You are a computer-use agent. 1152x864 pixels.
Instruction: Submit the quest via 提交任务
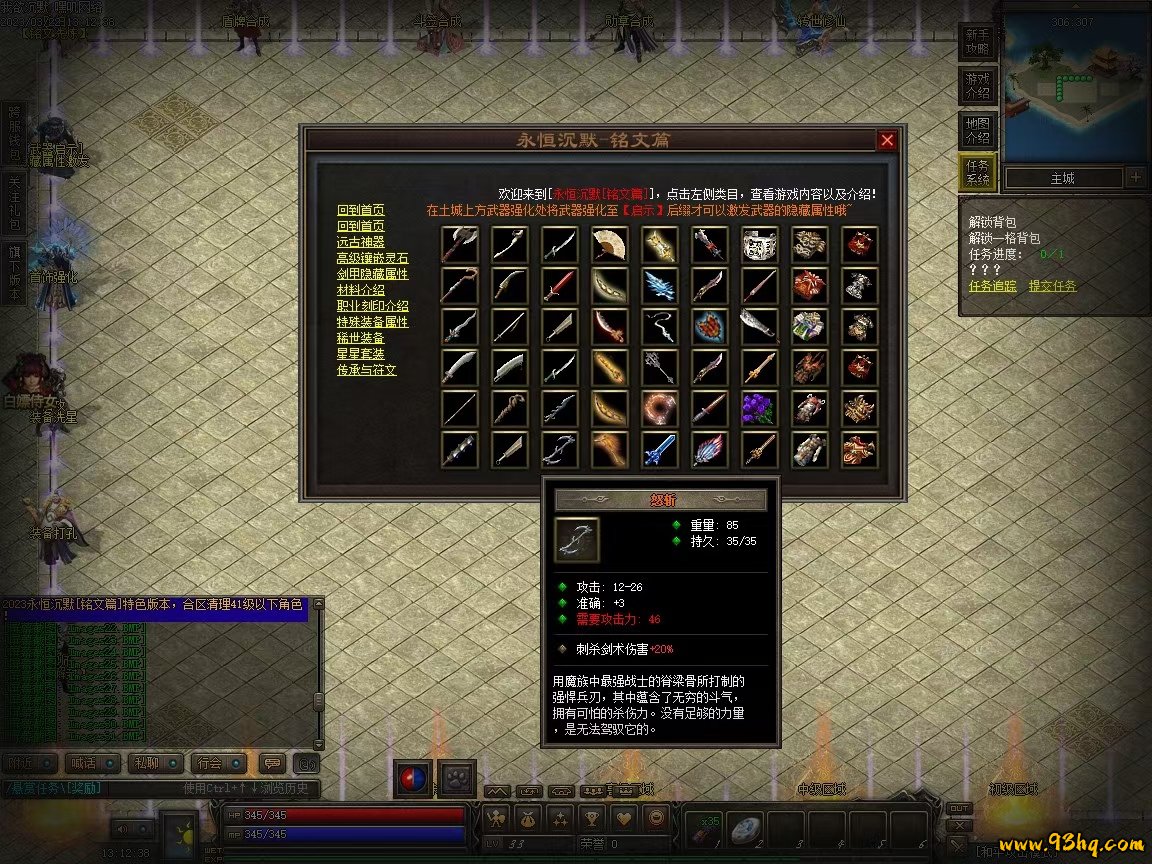pos(1052,286)
